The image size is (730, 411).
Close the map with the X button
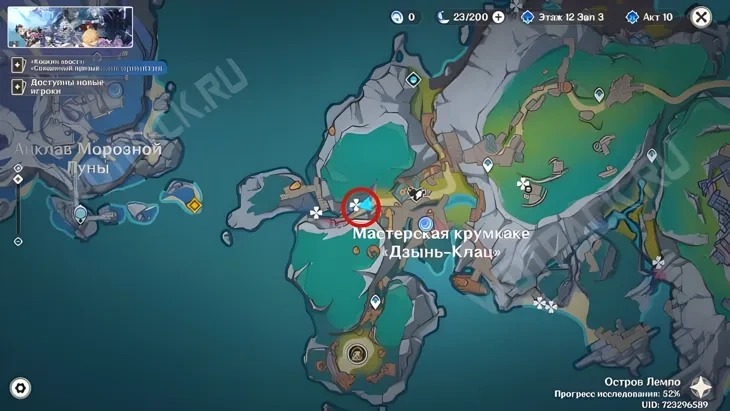click(701, 17)
